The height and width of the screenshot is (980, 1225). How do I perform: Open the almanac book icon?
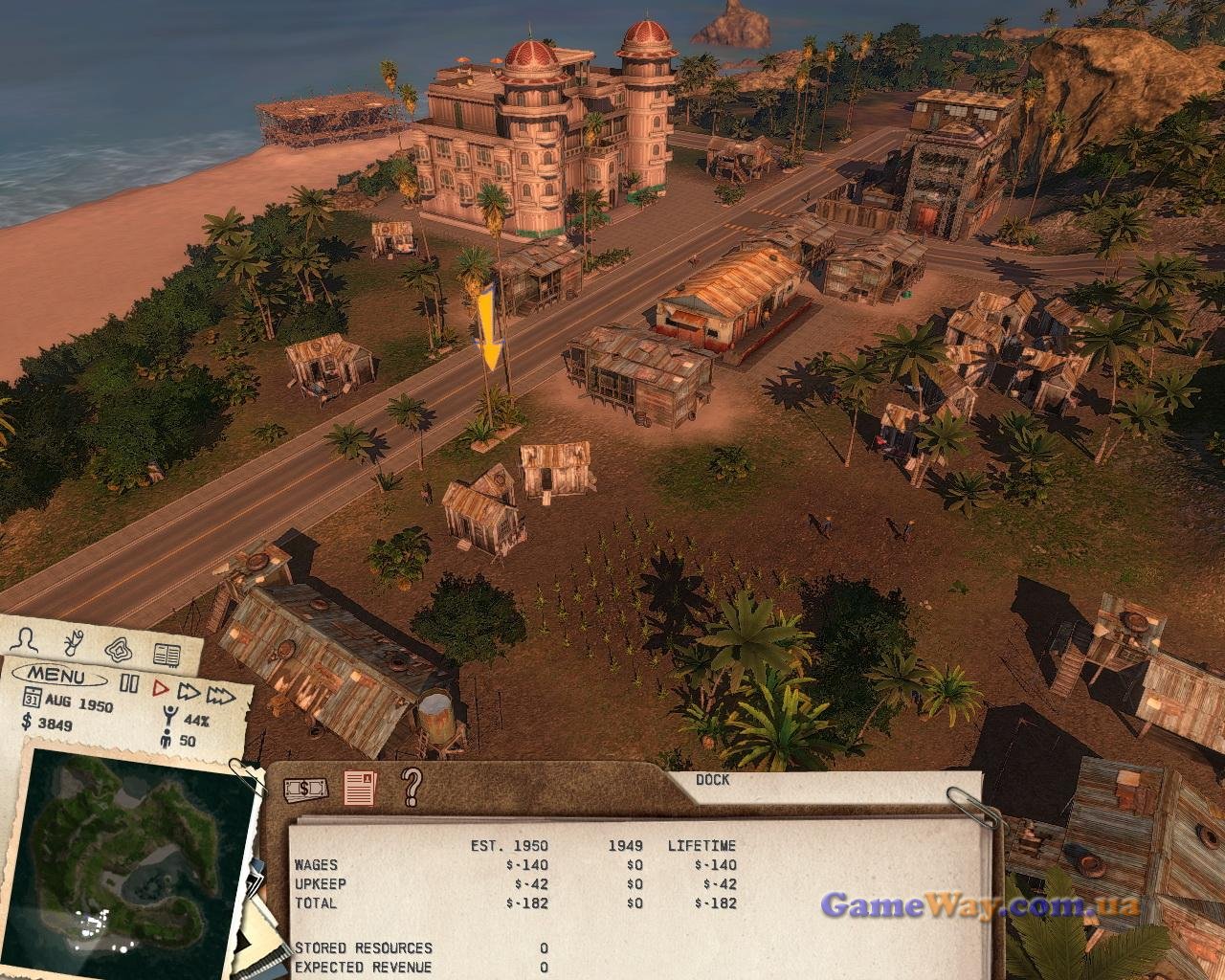167,655
